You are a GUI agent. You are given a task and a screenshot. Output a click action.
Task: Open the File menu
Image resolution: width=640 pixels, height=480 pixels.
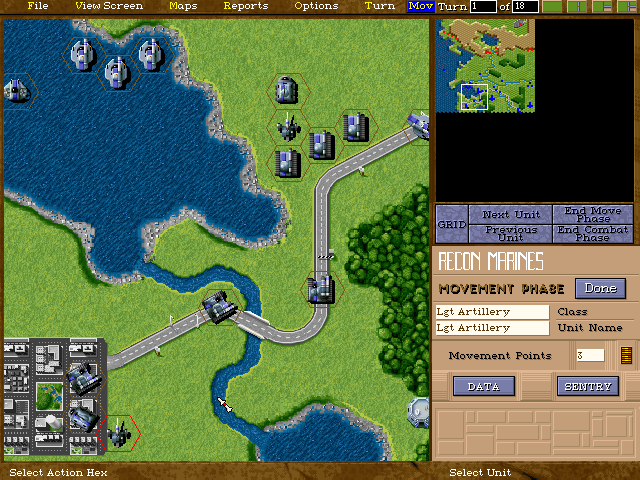pos(38,6)
